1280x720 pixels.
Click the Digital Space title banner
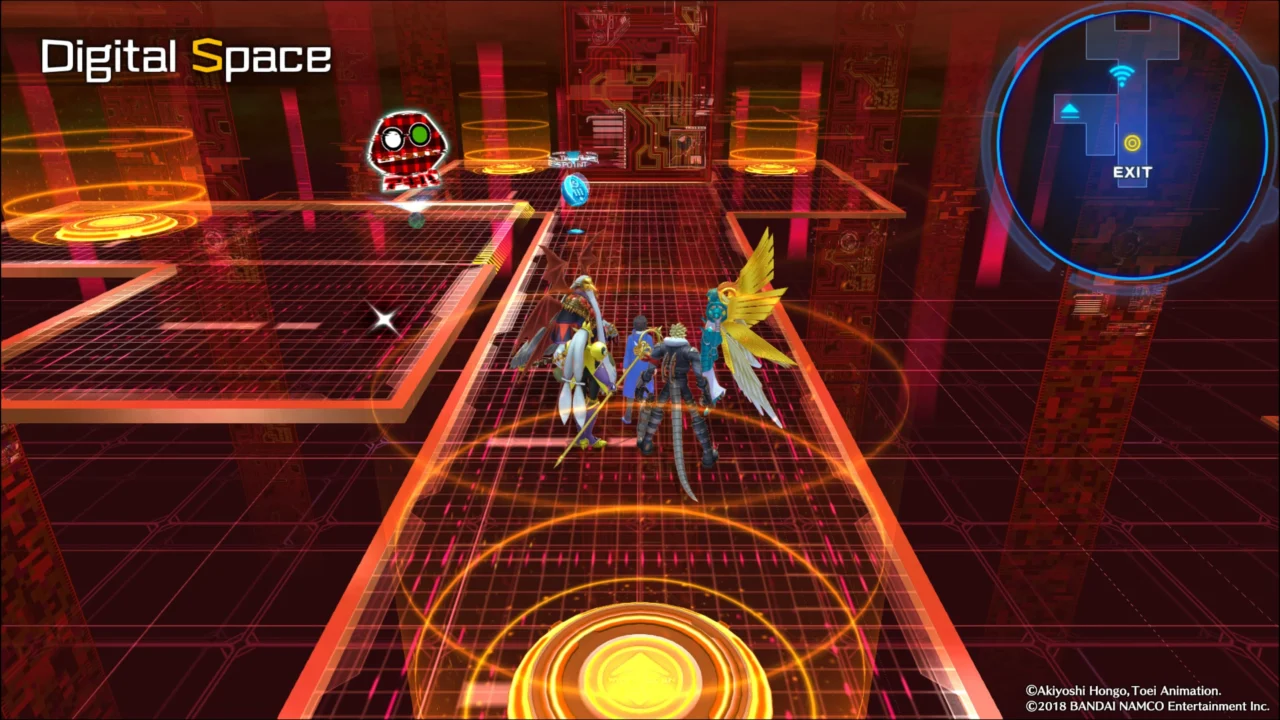(x=185, y=57)
